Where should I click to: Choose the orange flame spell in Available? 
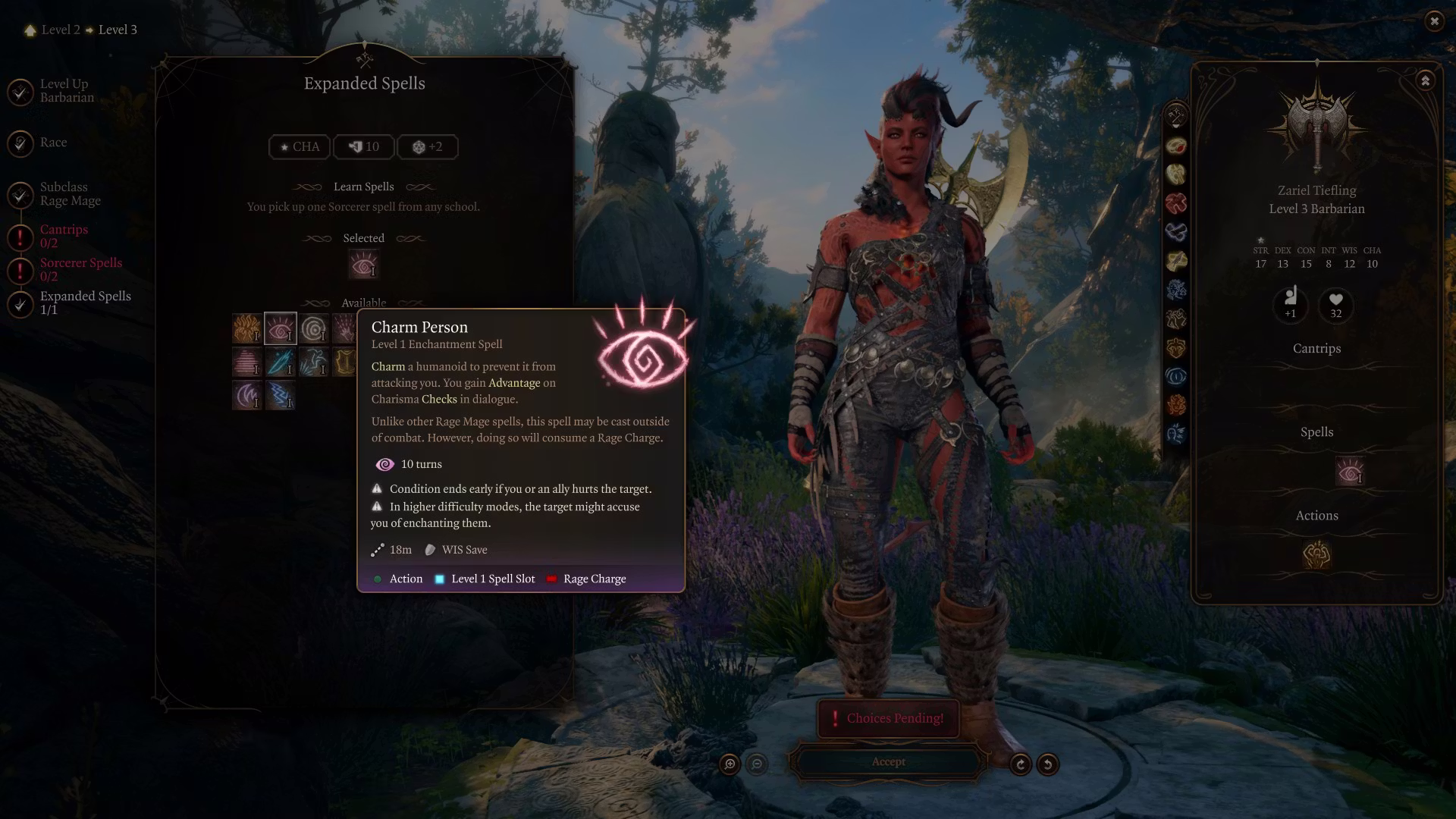246,329
